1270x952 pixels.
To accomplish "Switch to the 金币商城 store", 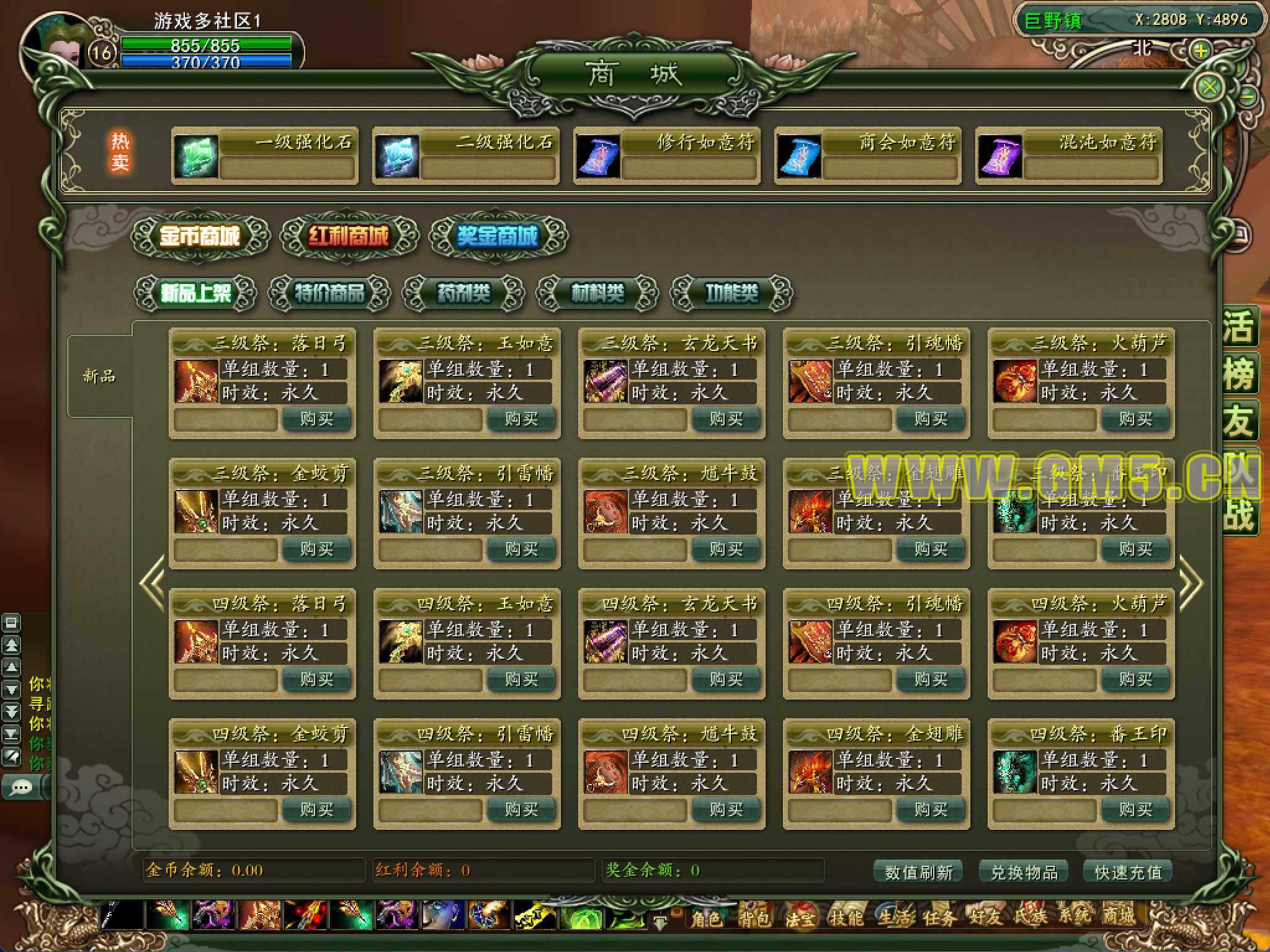I will 200,236.
